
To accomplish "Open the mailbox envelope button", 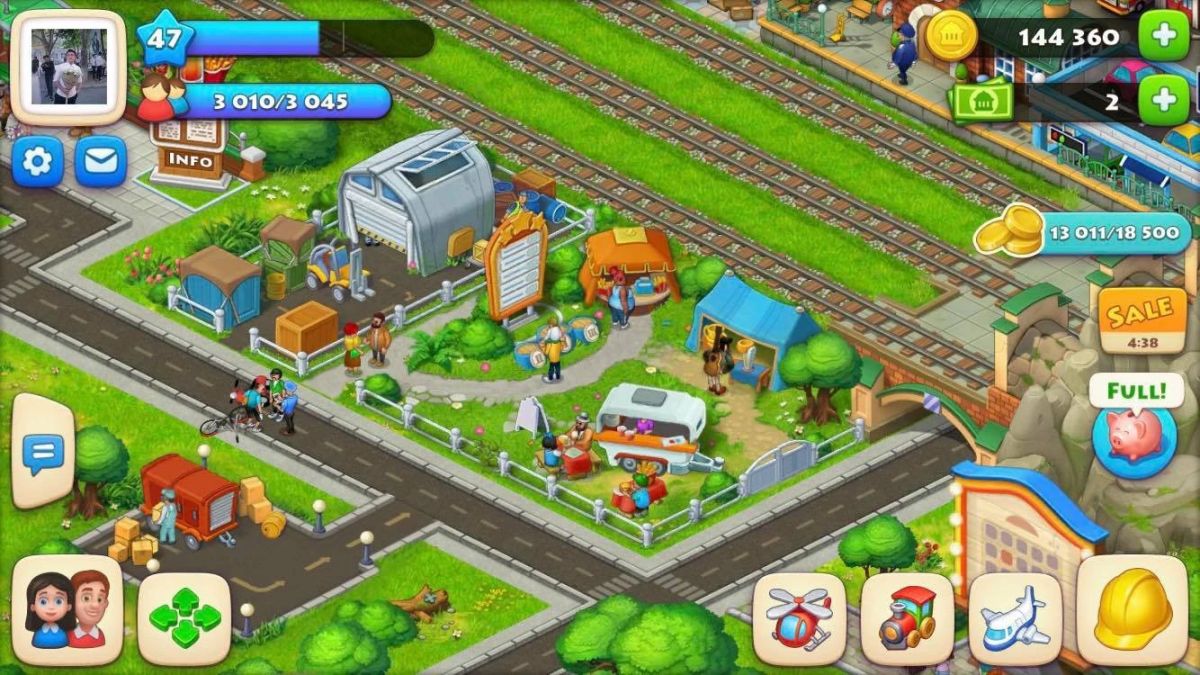I will coord(101,161).
